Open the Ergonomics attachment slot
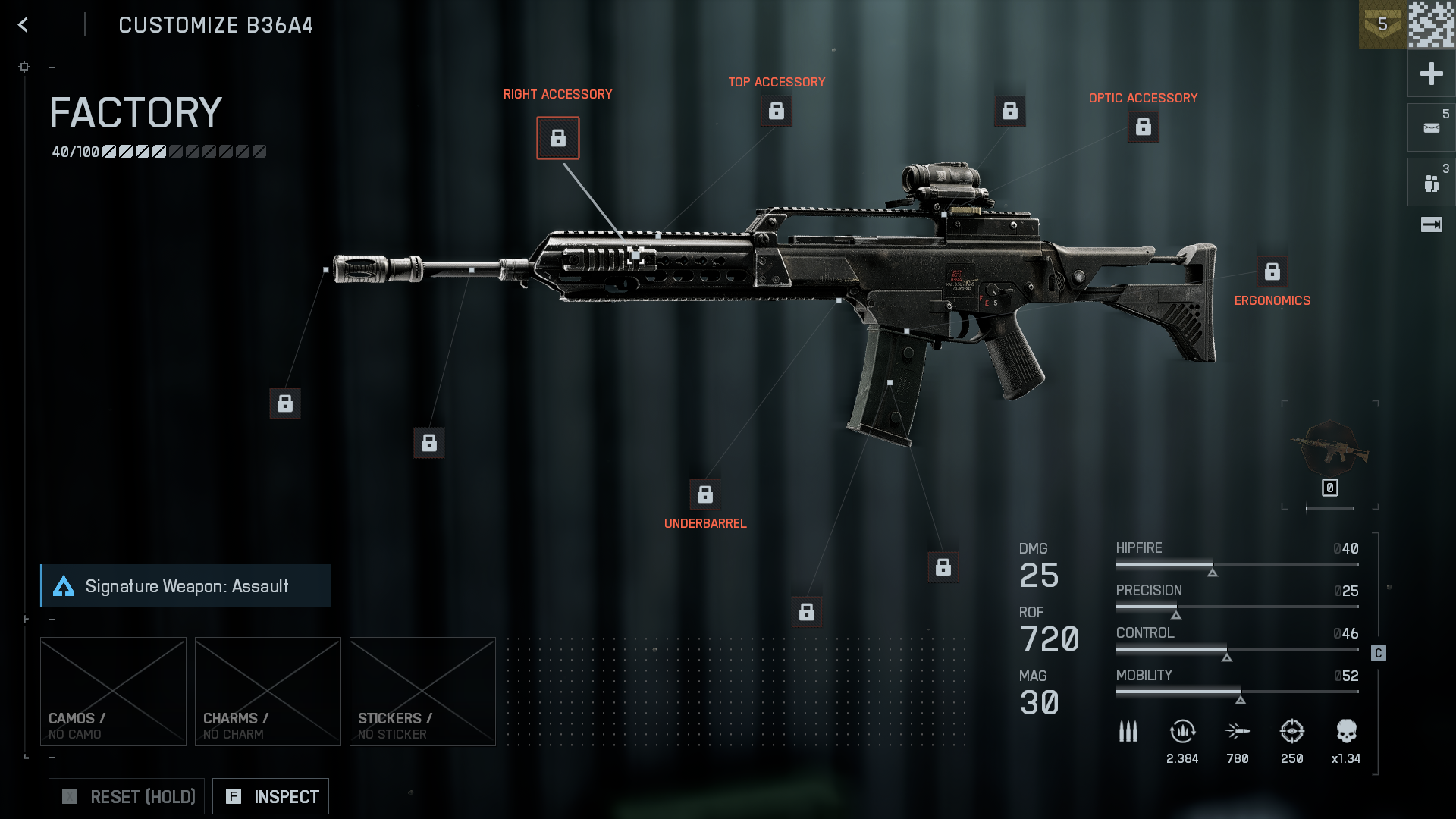The height and width of the screenshot is (819, 1456). point(1272,271)
